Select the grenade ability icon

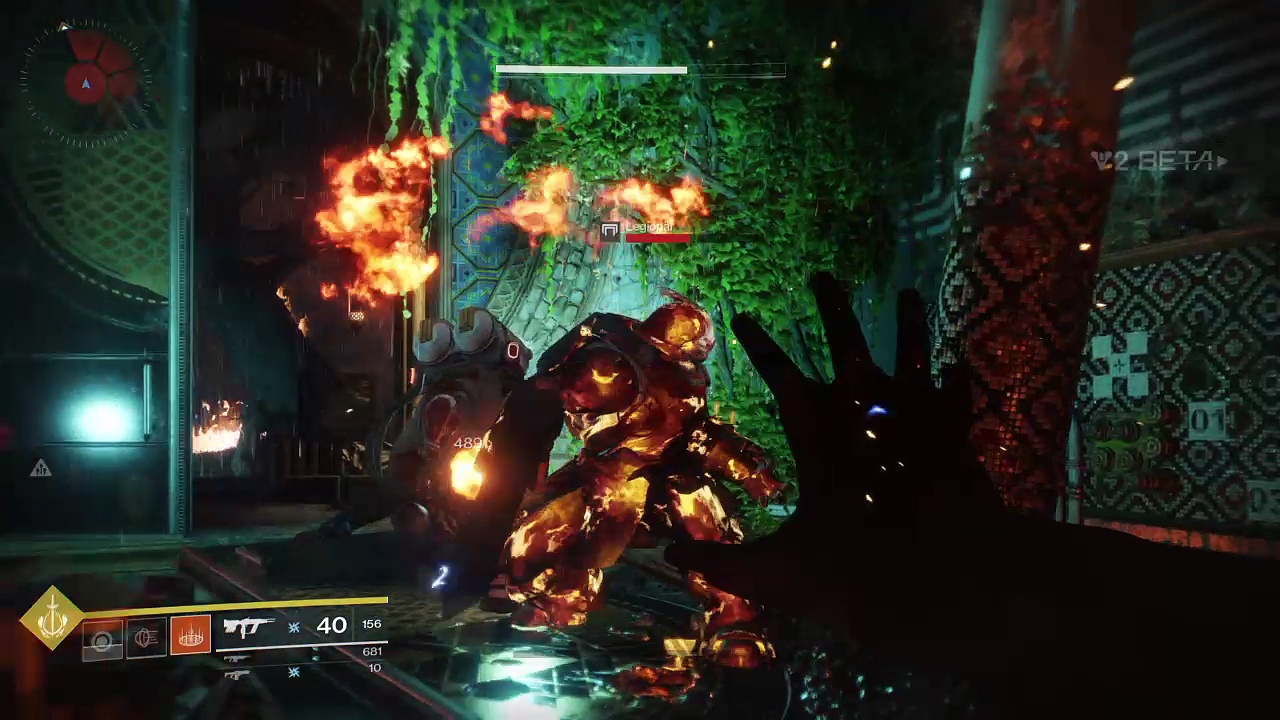(x=102, y=638)
